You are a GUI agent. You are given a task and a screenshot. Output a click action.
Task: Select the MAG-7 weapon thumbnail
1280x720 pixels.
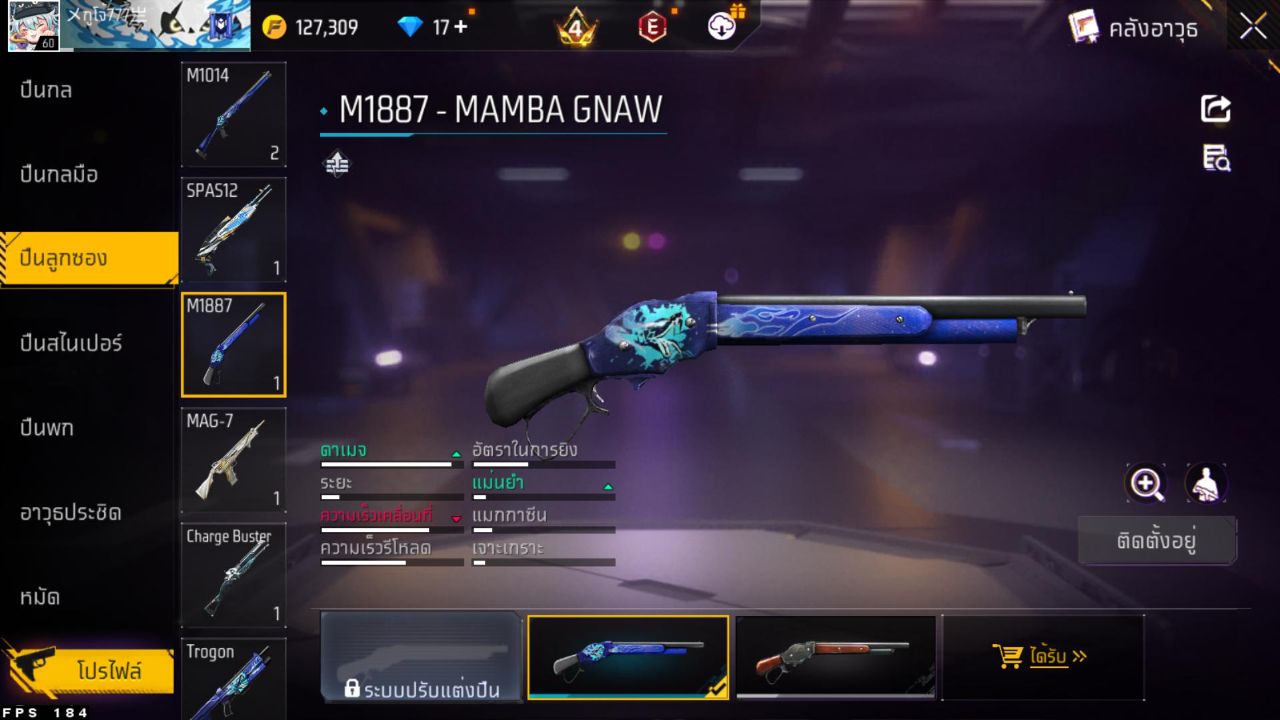[x=233, y=459]
